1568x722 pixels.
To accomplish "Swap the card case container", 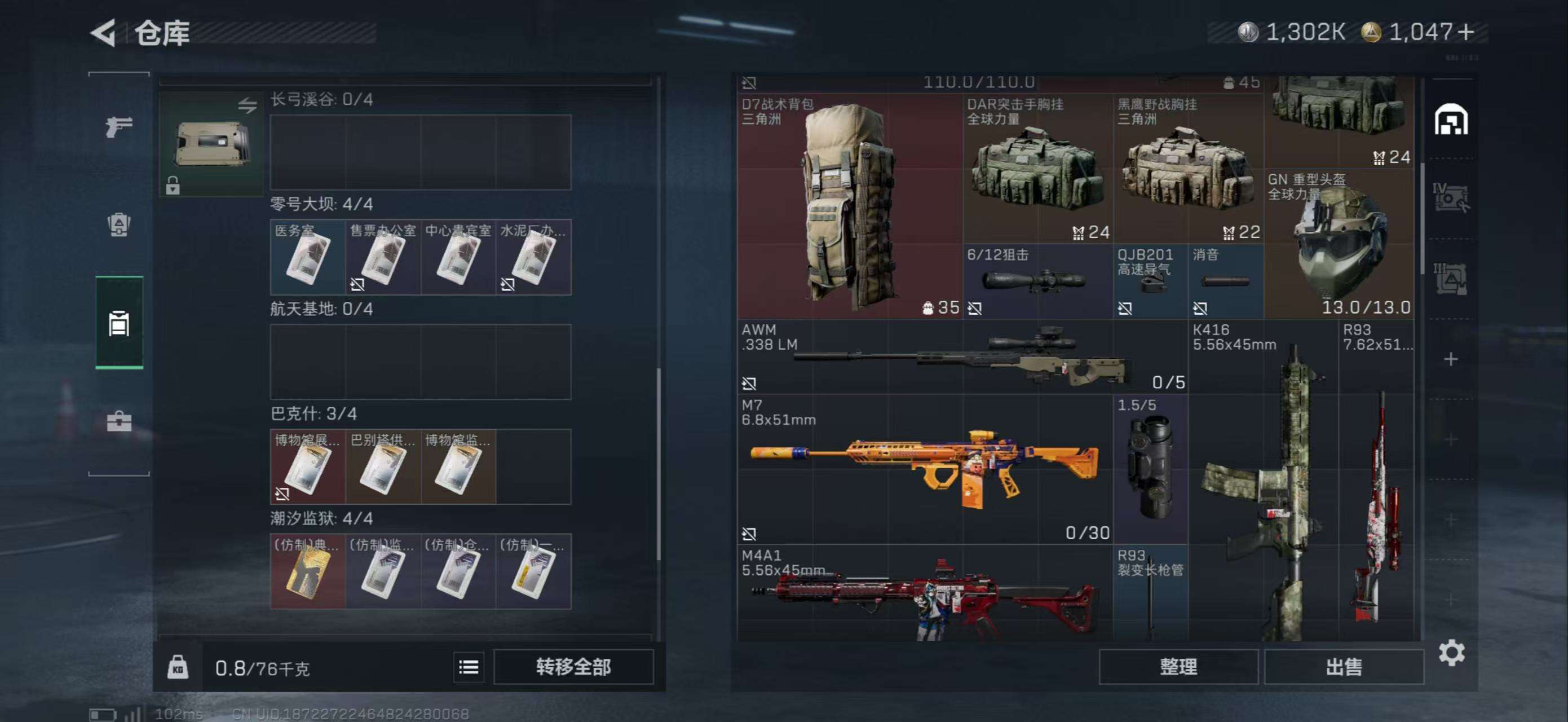I will 246,105.
